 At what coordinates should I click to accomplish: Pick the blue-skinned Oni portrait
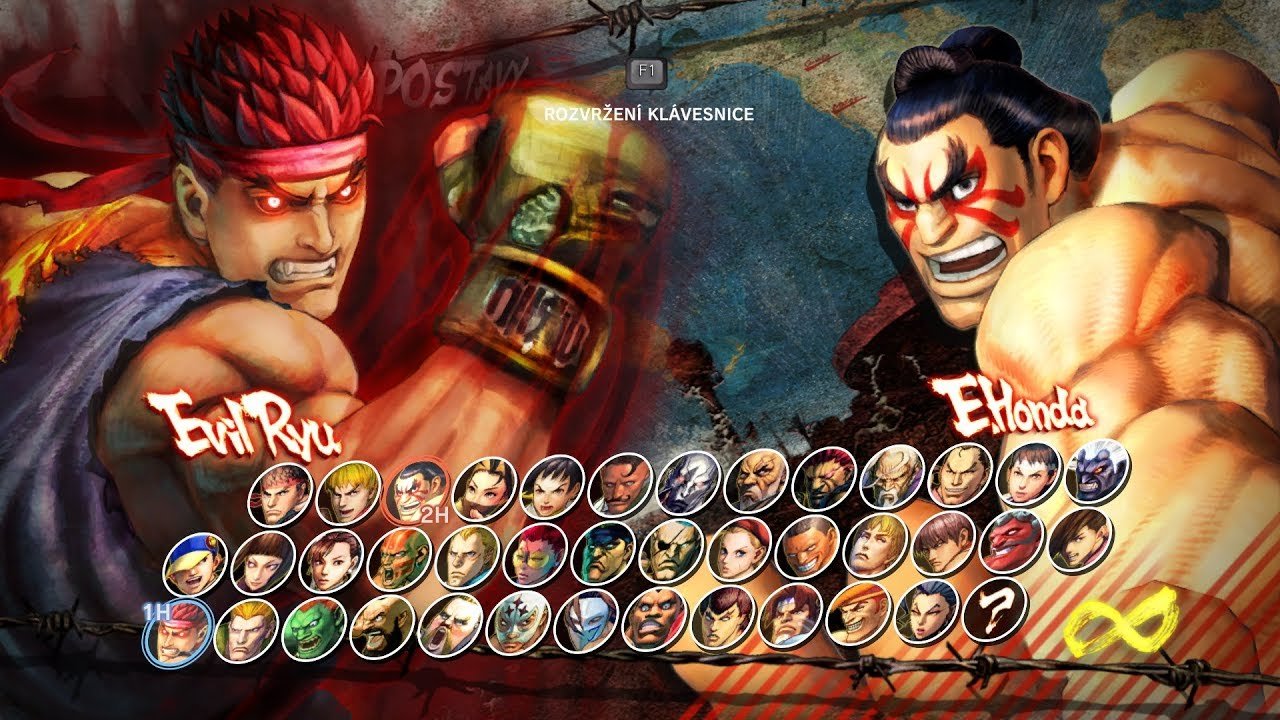1097,473
